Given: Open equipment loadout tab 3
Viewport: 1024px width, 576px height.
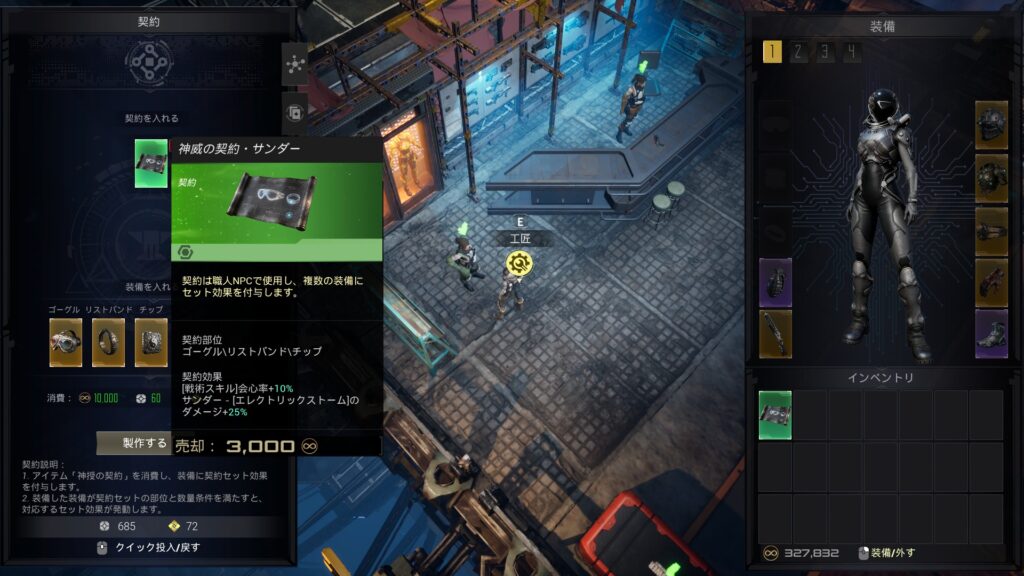Looking at the screenshot, I should (x=824, y=52).
